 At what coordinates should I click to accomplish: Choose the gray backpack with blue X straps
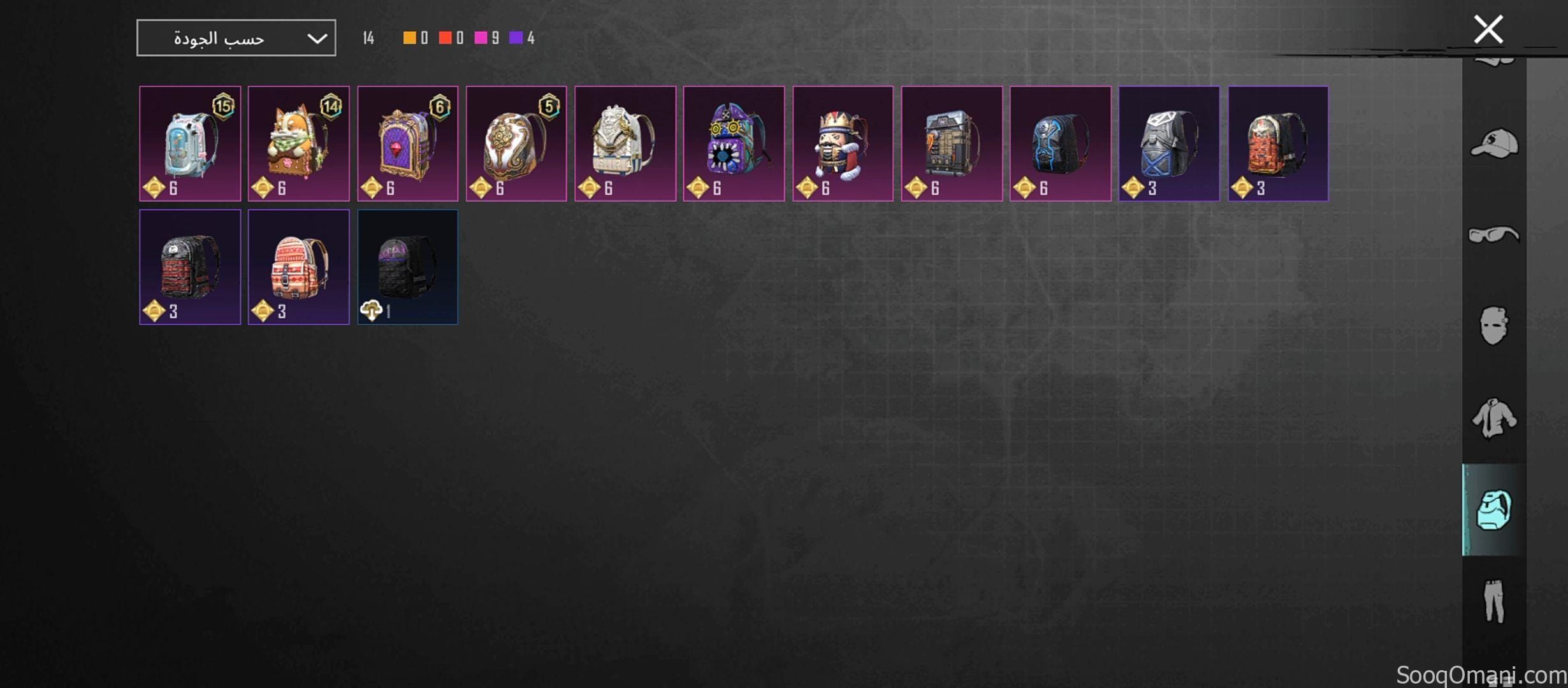coord(1169,143)
